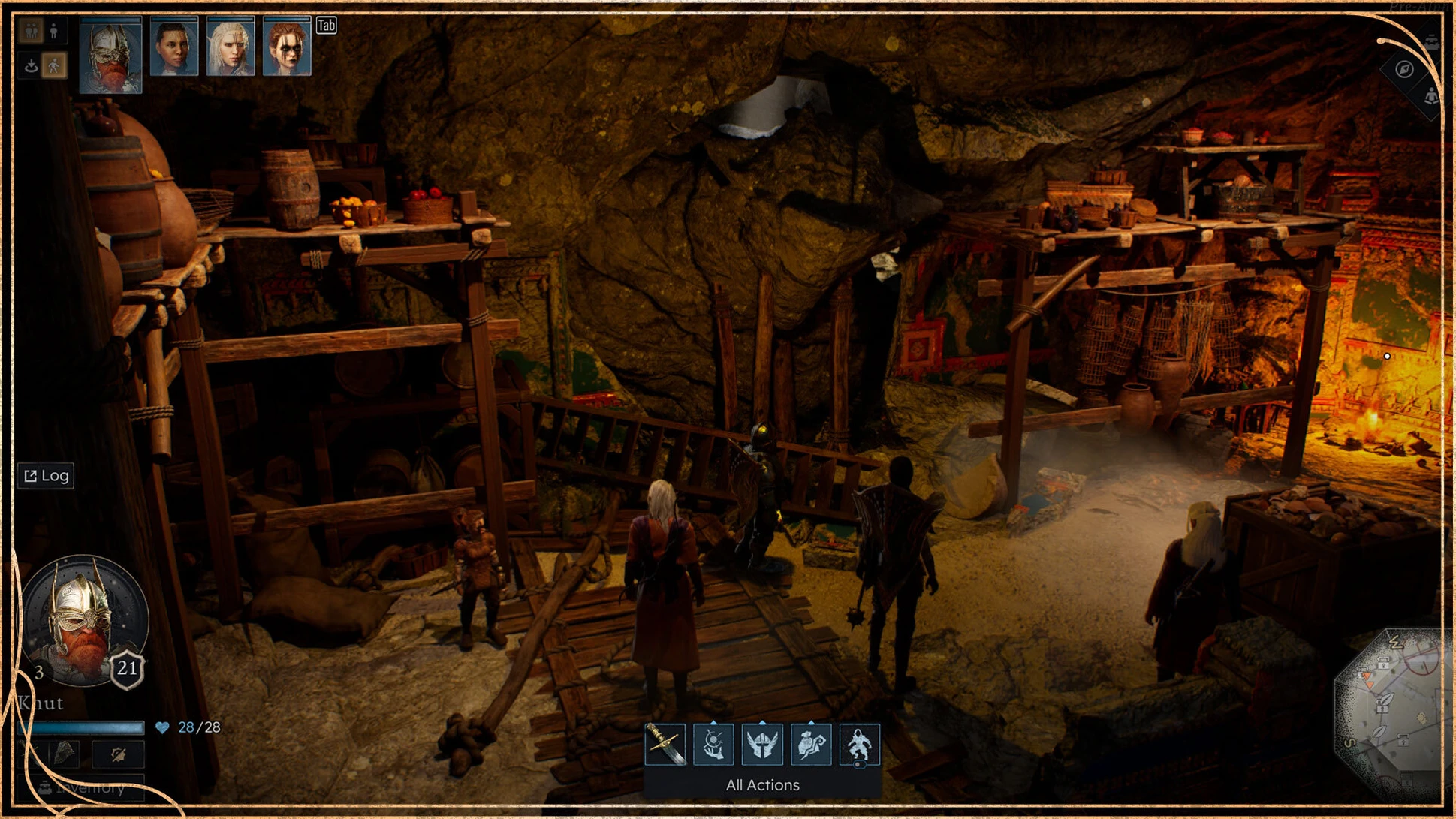Open Knut's large character portrait
The image size is (1456, 819).
(83, 619)
